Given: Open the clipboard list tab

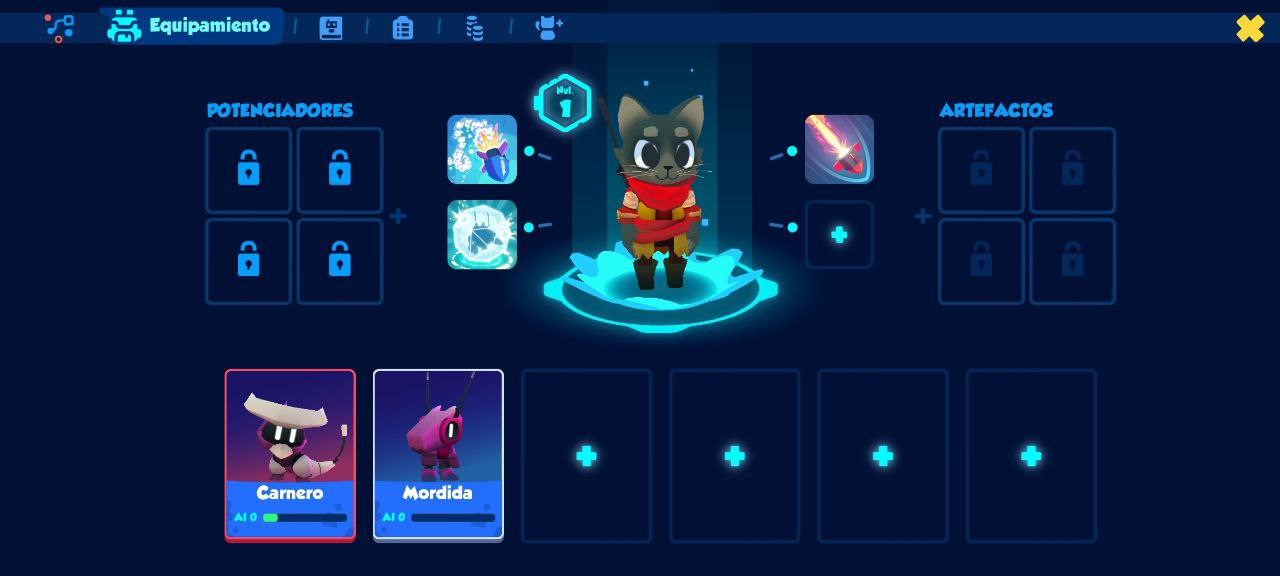Looking at the screenshot, I should coord(403,28).
